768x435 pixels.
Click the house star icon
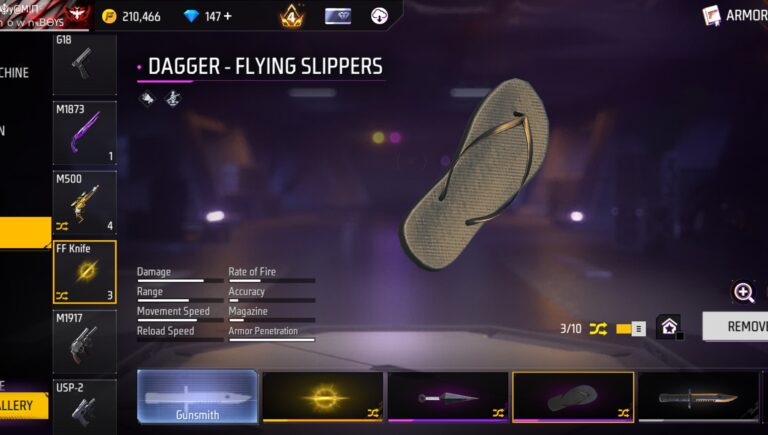coord(668,327)
